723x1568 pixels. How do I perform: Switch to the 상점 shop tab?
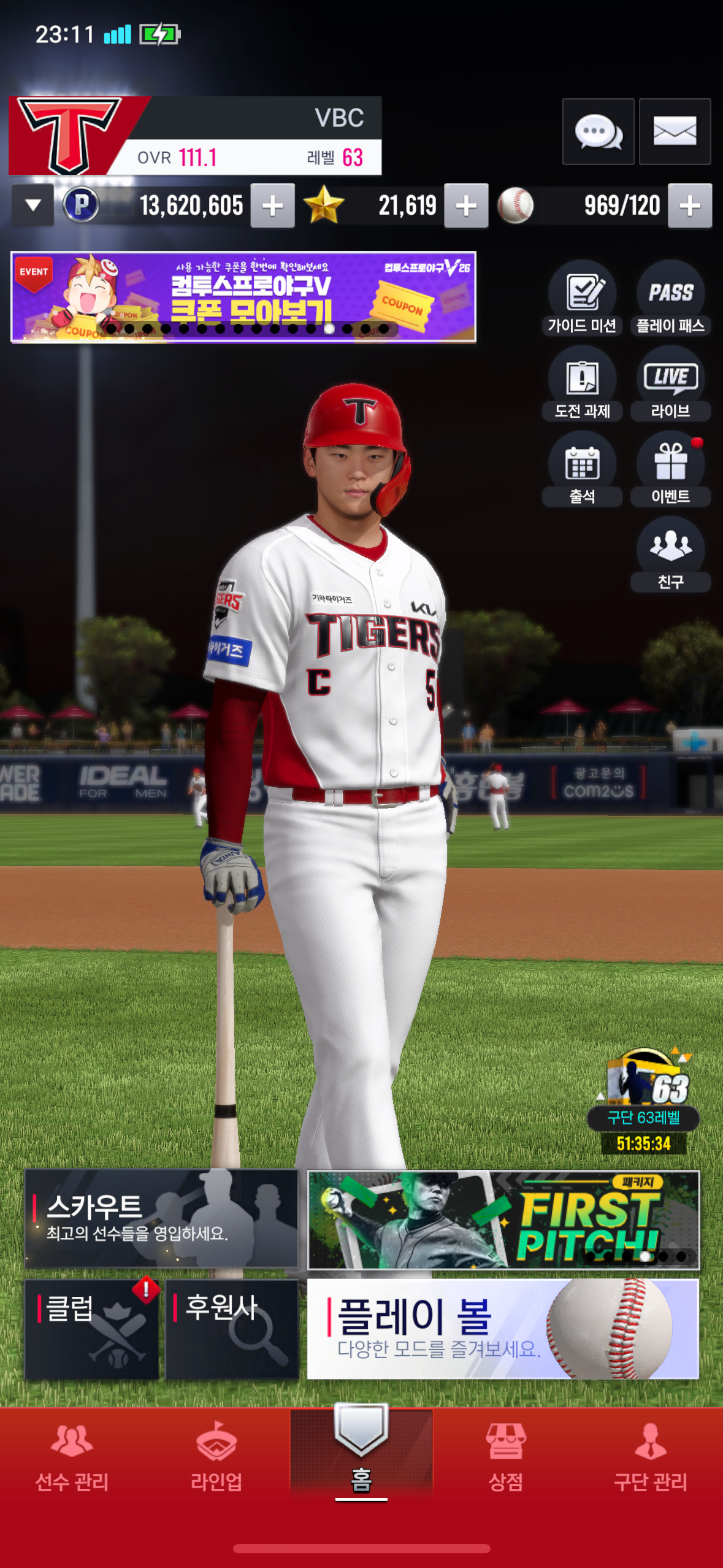pyautogui.click(x=506, y=1457)
